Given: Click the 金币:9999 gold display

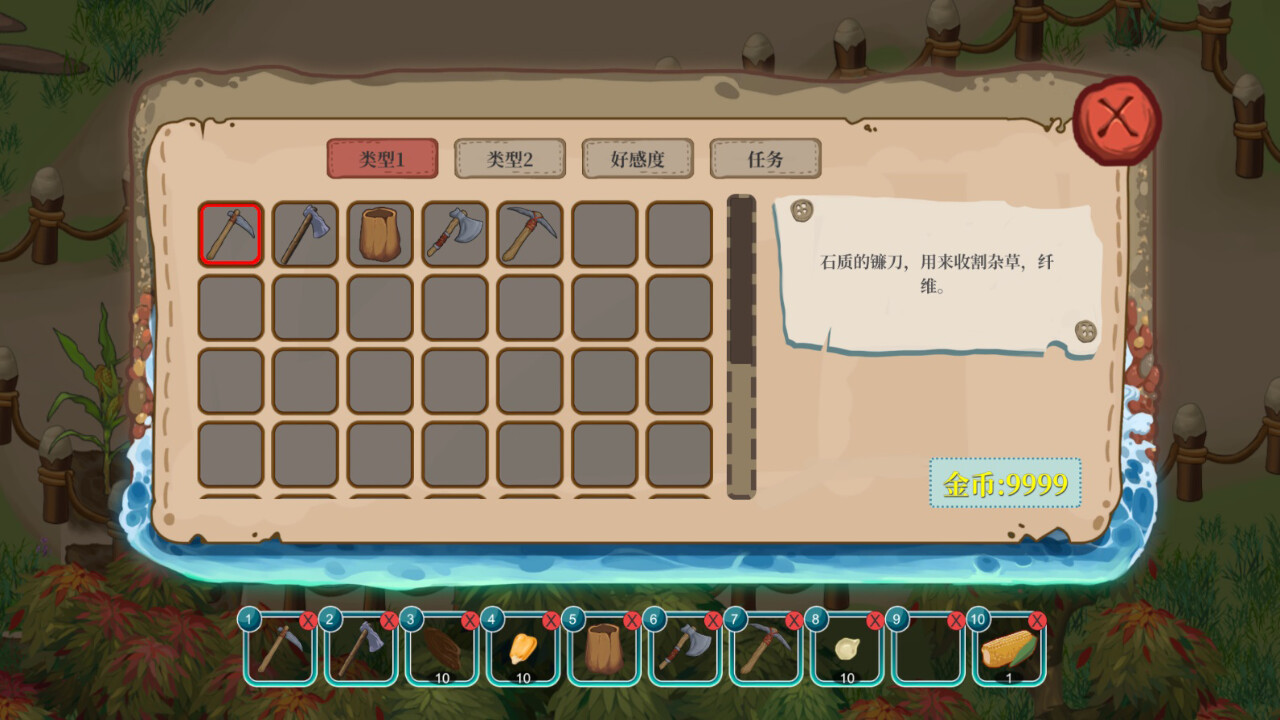Looking at the screenshot, I should 1004,484.
